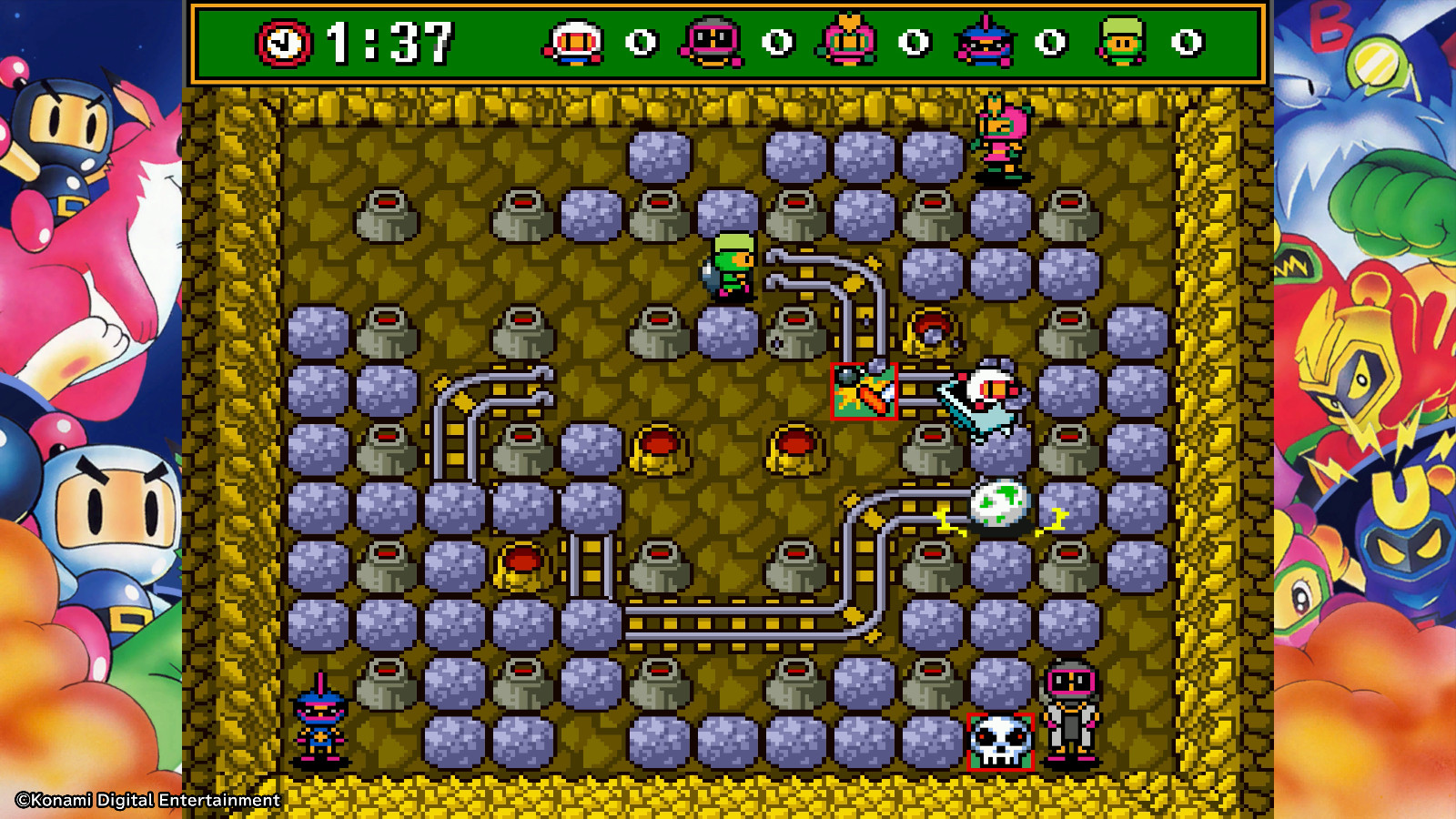The image size is (1456, 819).
Task: Click the skull panel near bottom right
Action: click(999, 741)
